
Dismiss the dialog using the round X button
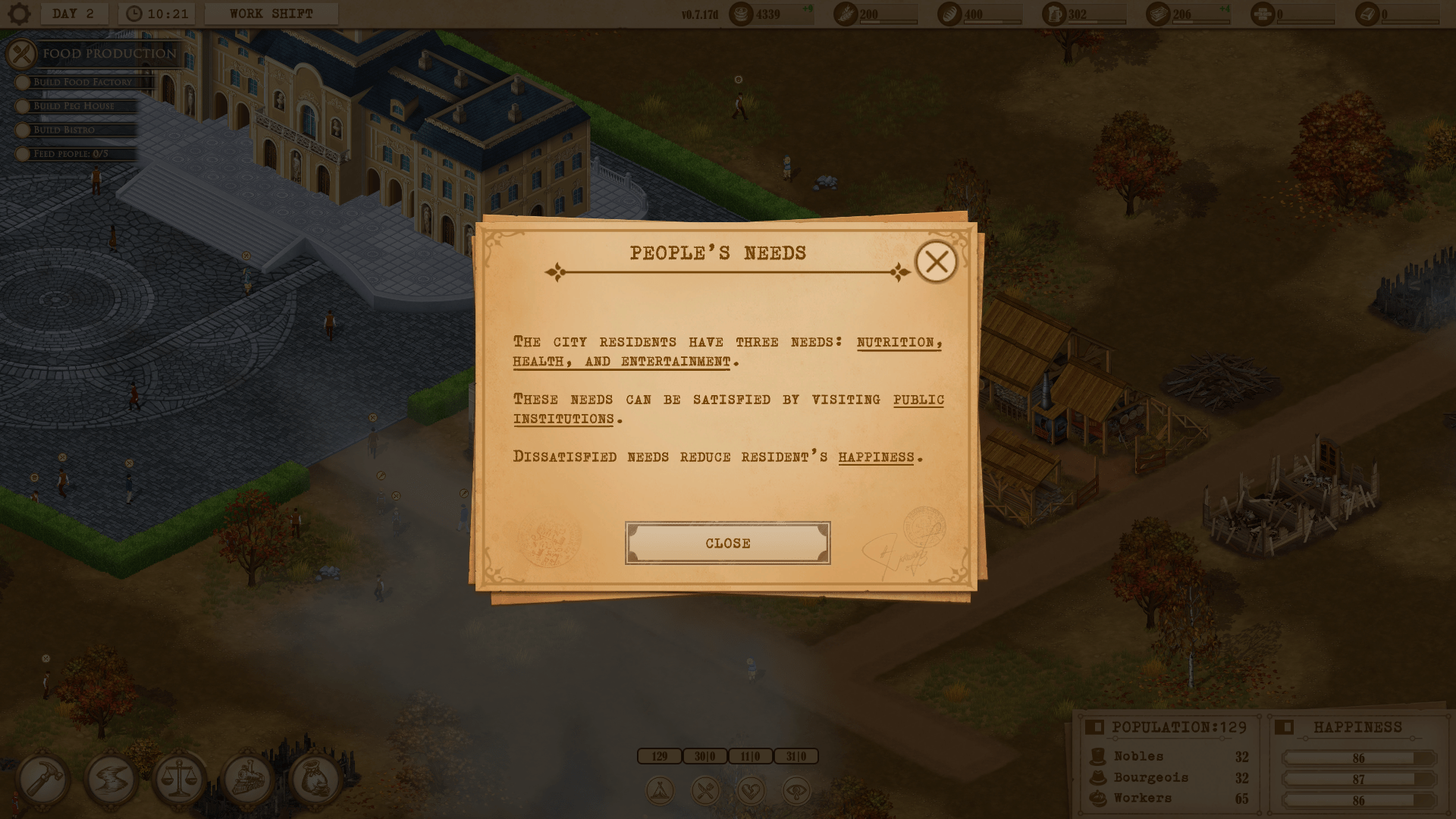coord(936,262)
